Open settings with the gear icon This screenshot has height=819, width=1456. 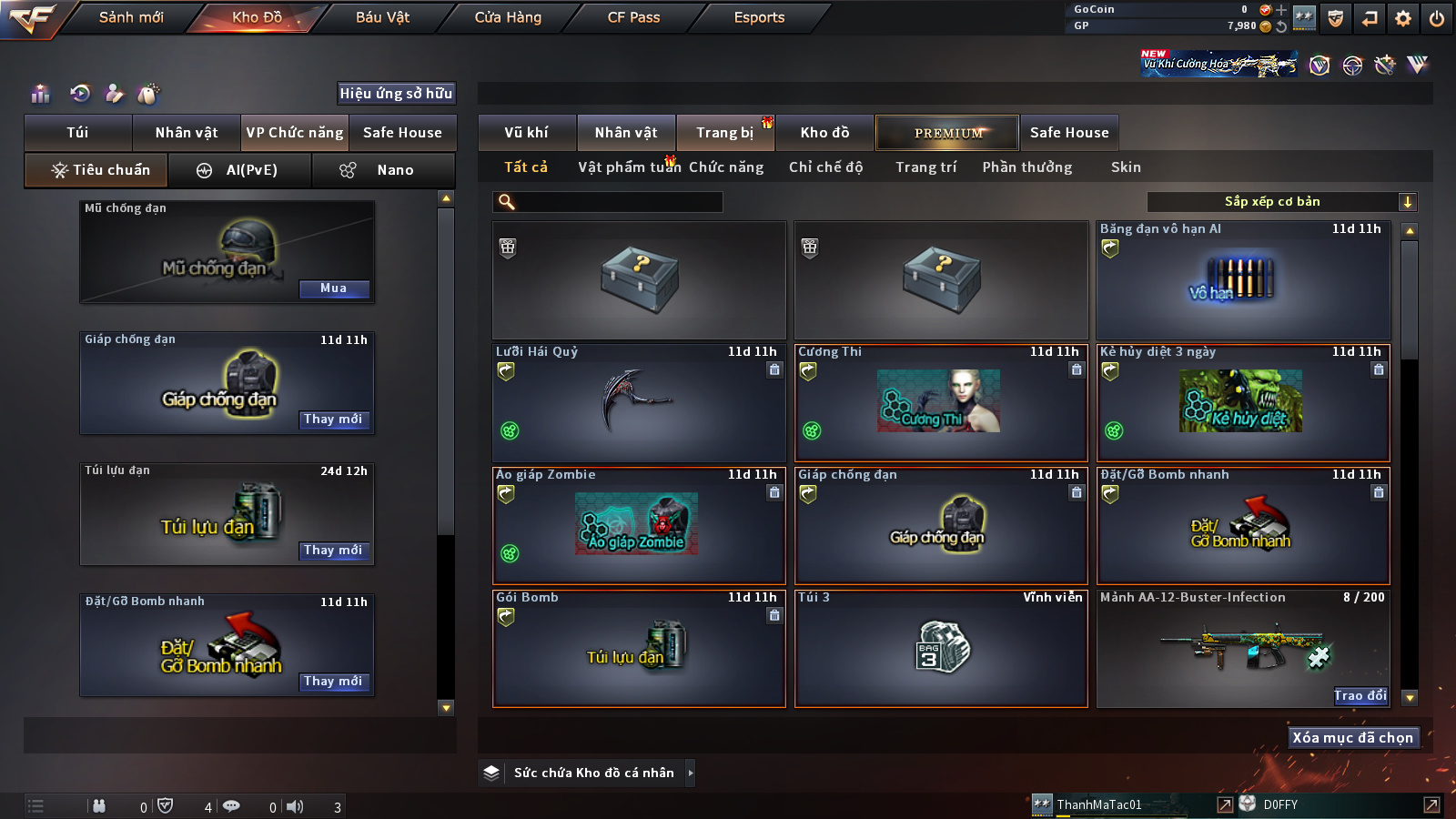tap(1403, 18)
